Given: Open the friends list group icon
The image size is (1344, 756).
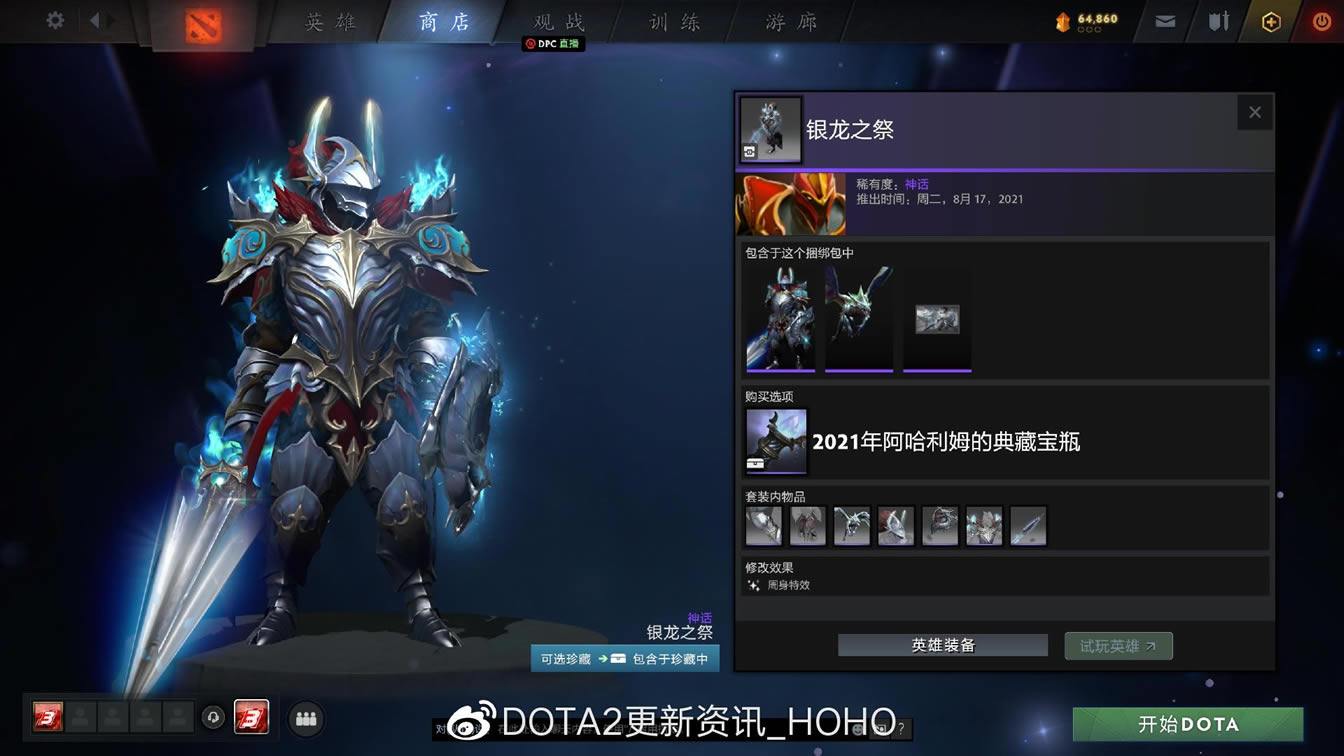Looking at the screenshot, I should 306,718.
